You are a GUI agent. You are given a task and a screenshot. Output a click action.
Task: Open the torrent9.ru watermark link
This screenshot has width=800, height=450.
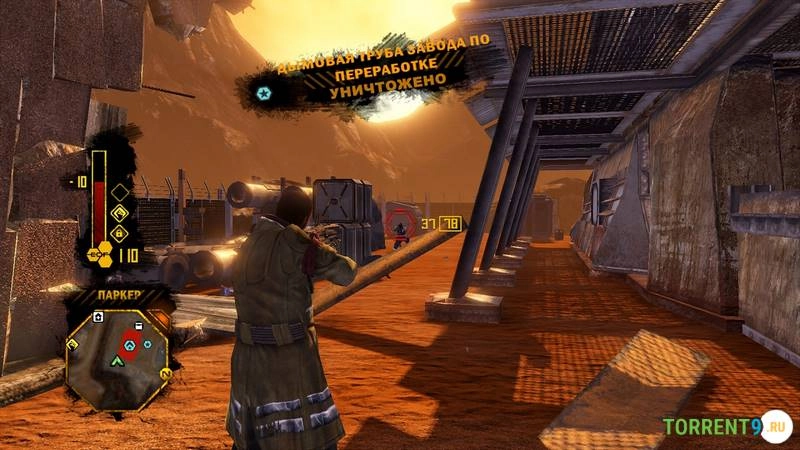tap(726, 427)
